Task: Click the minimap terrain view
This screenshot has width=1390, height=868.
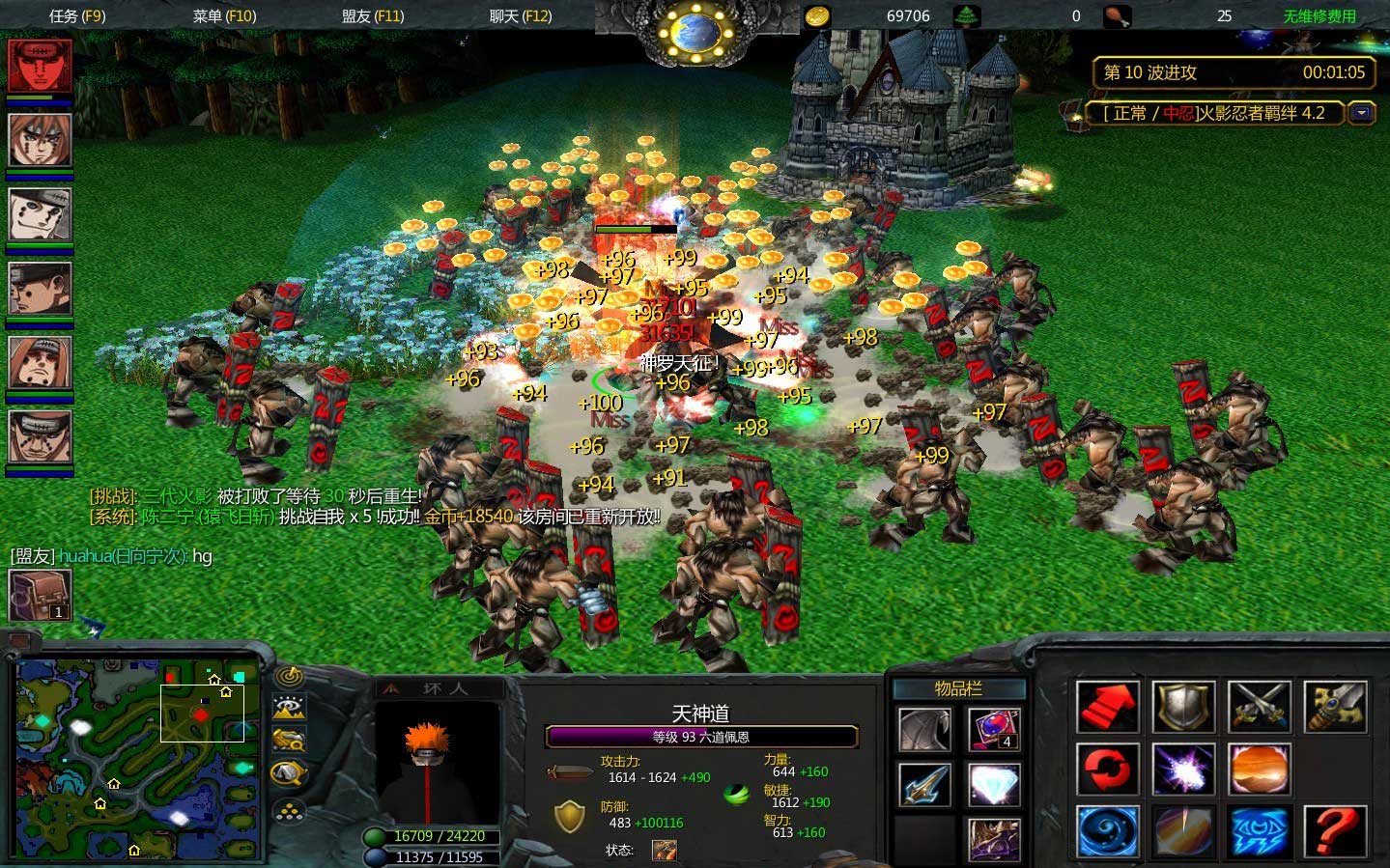Action: 137,760
